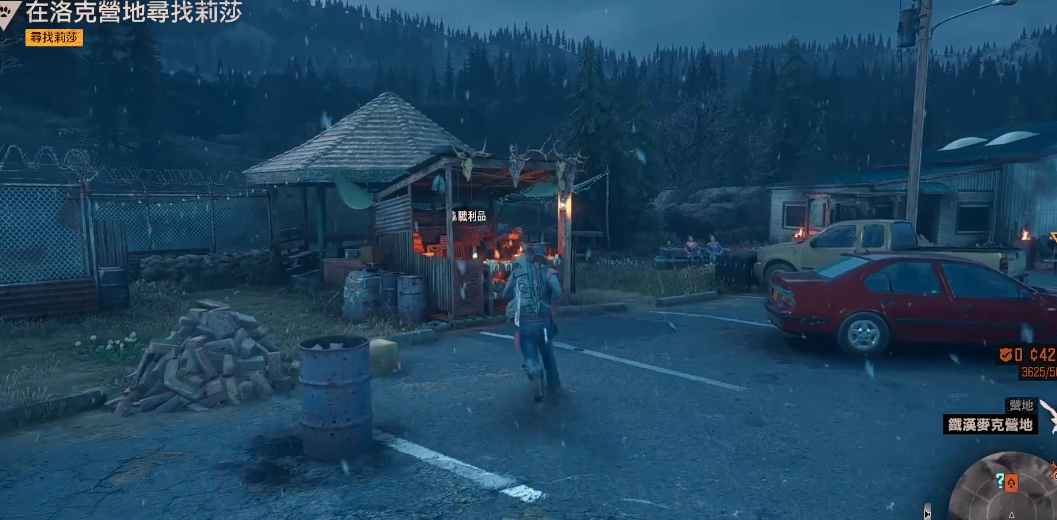Open the circular minimap

click(1005, 490)
